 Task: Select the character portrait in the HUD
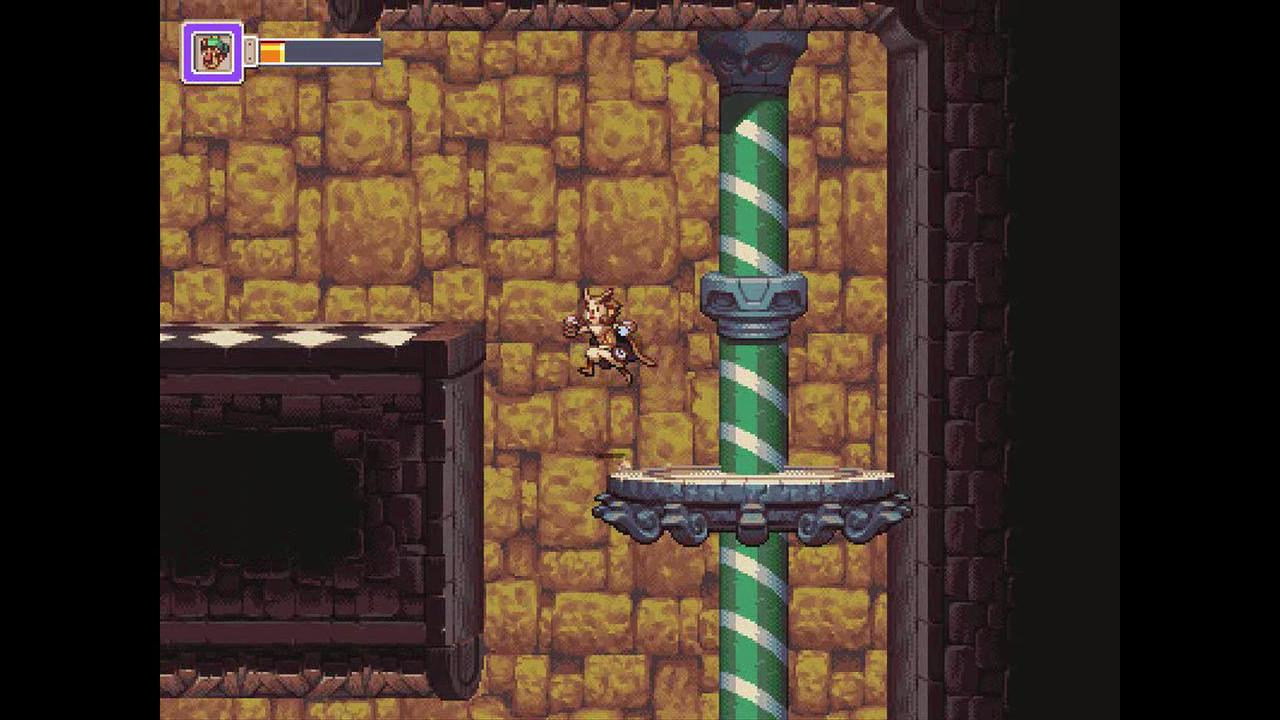(212, 51)
